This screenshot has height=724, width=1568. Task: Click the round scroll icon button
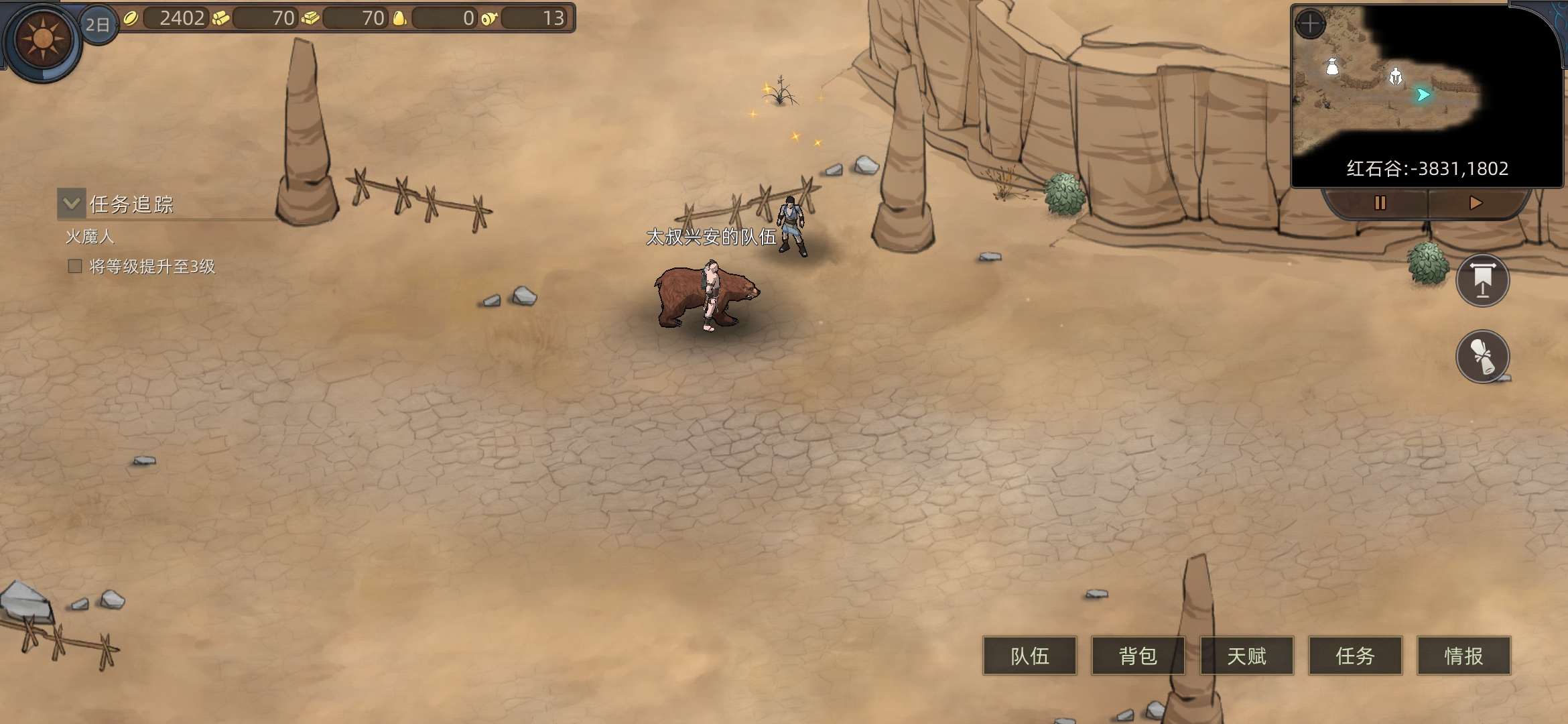click(x=1482, y=356)
